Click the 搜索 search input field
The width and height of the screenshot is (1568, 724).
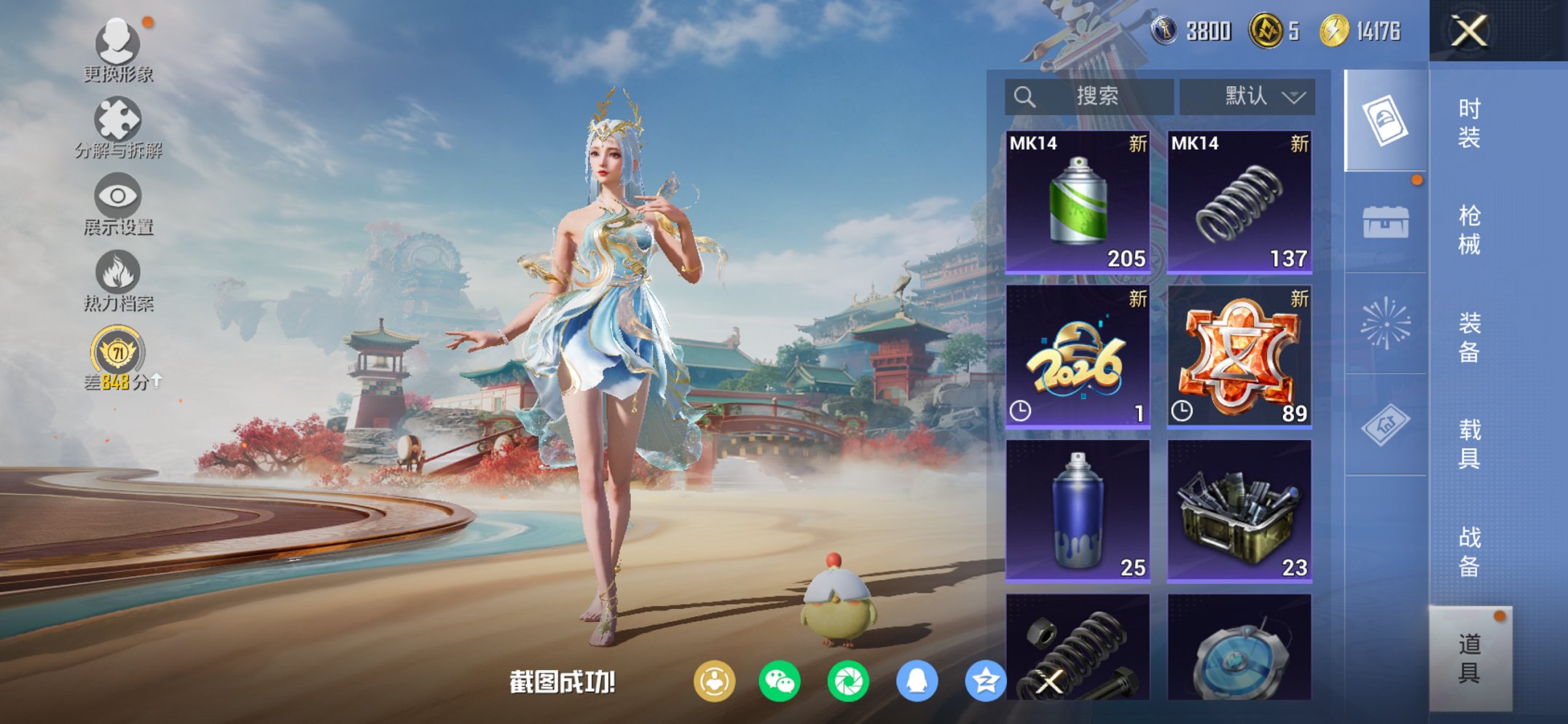click(x=1089, y=95)
